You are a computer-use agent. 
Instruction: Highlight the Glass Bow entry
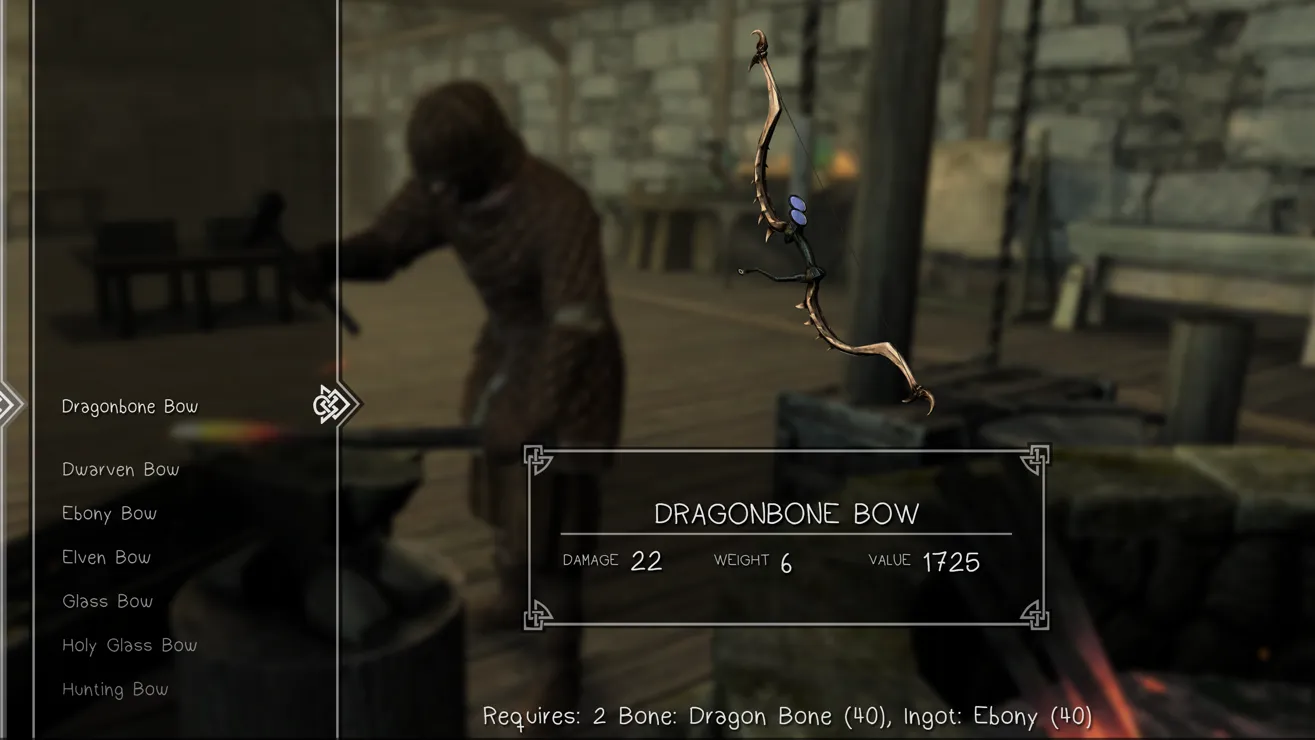108,602
